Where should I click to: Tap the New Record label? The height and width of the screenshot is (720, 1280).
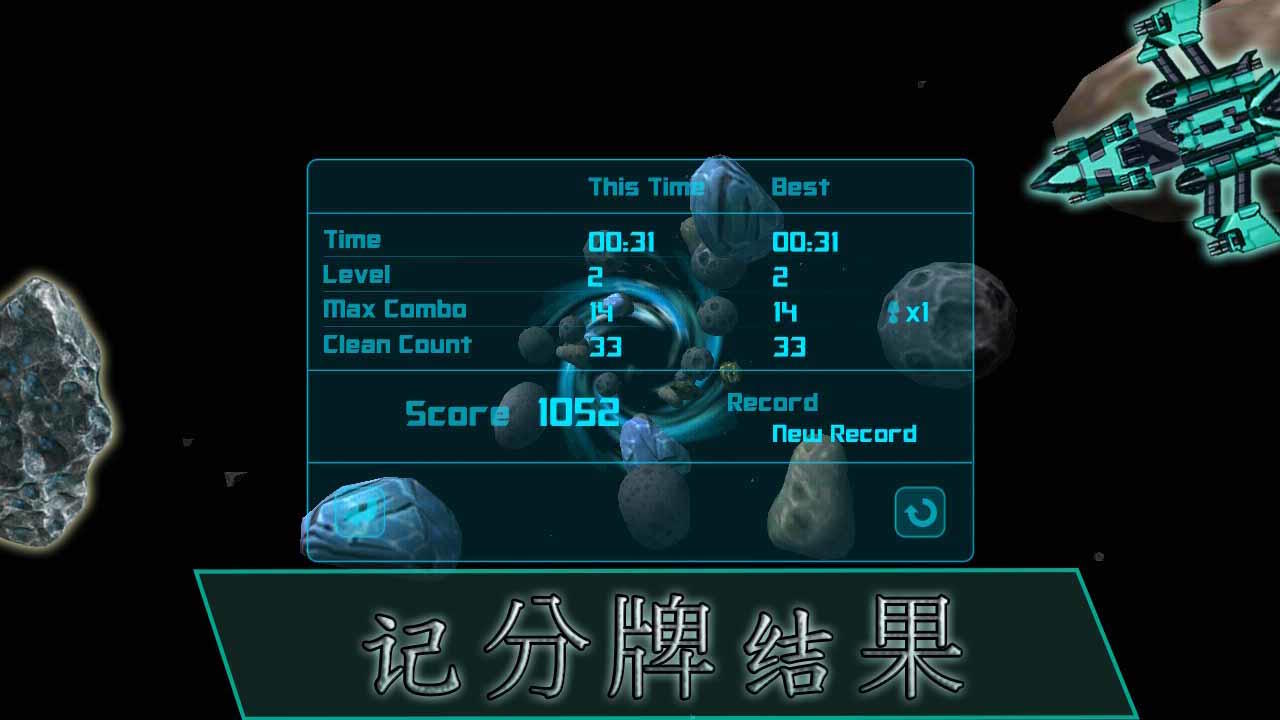[x=843, y=434]
